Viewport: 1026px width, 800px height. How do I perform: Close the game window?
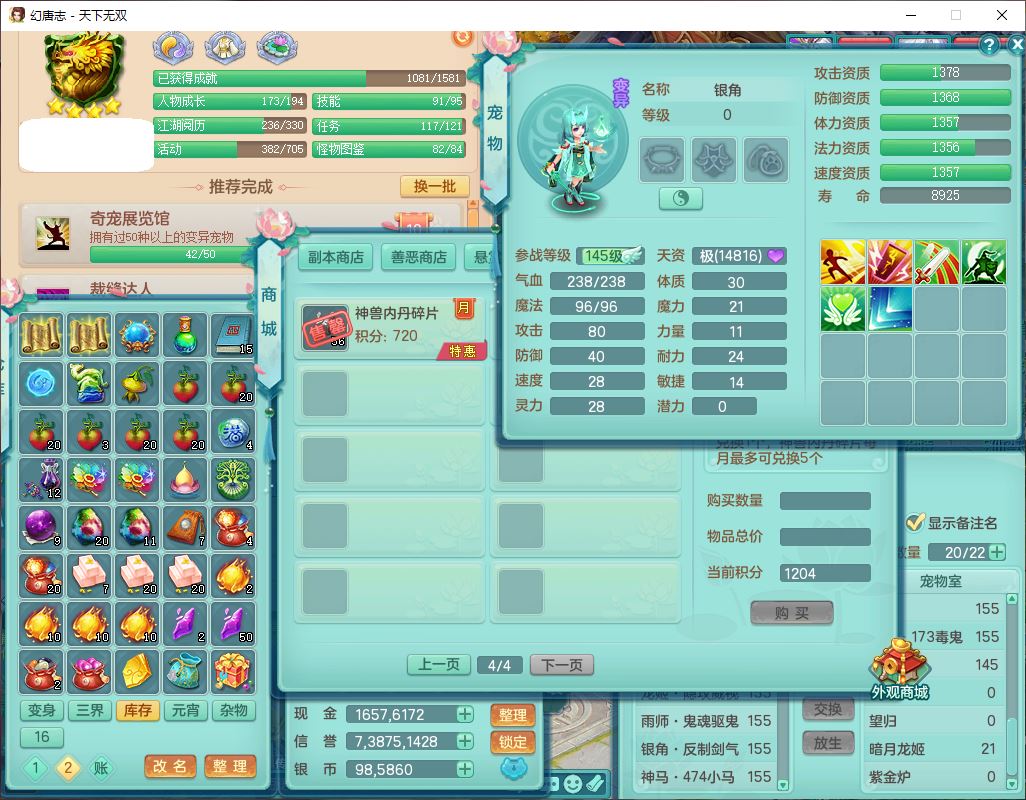[1002, 15]
